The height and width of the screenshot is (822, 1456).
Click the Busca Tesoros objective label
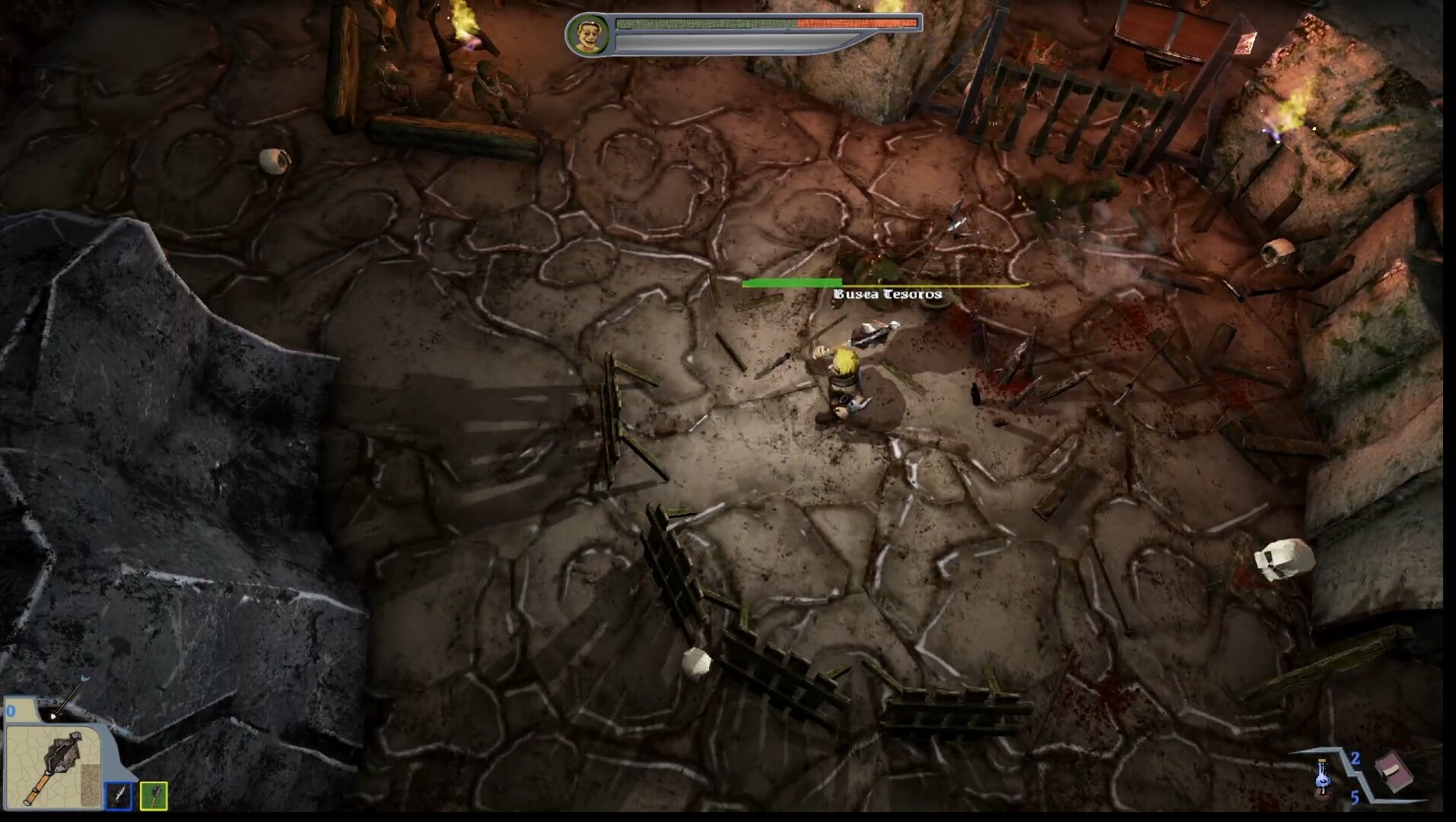tap(886, 294)
